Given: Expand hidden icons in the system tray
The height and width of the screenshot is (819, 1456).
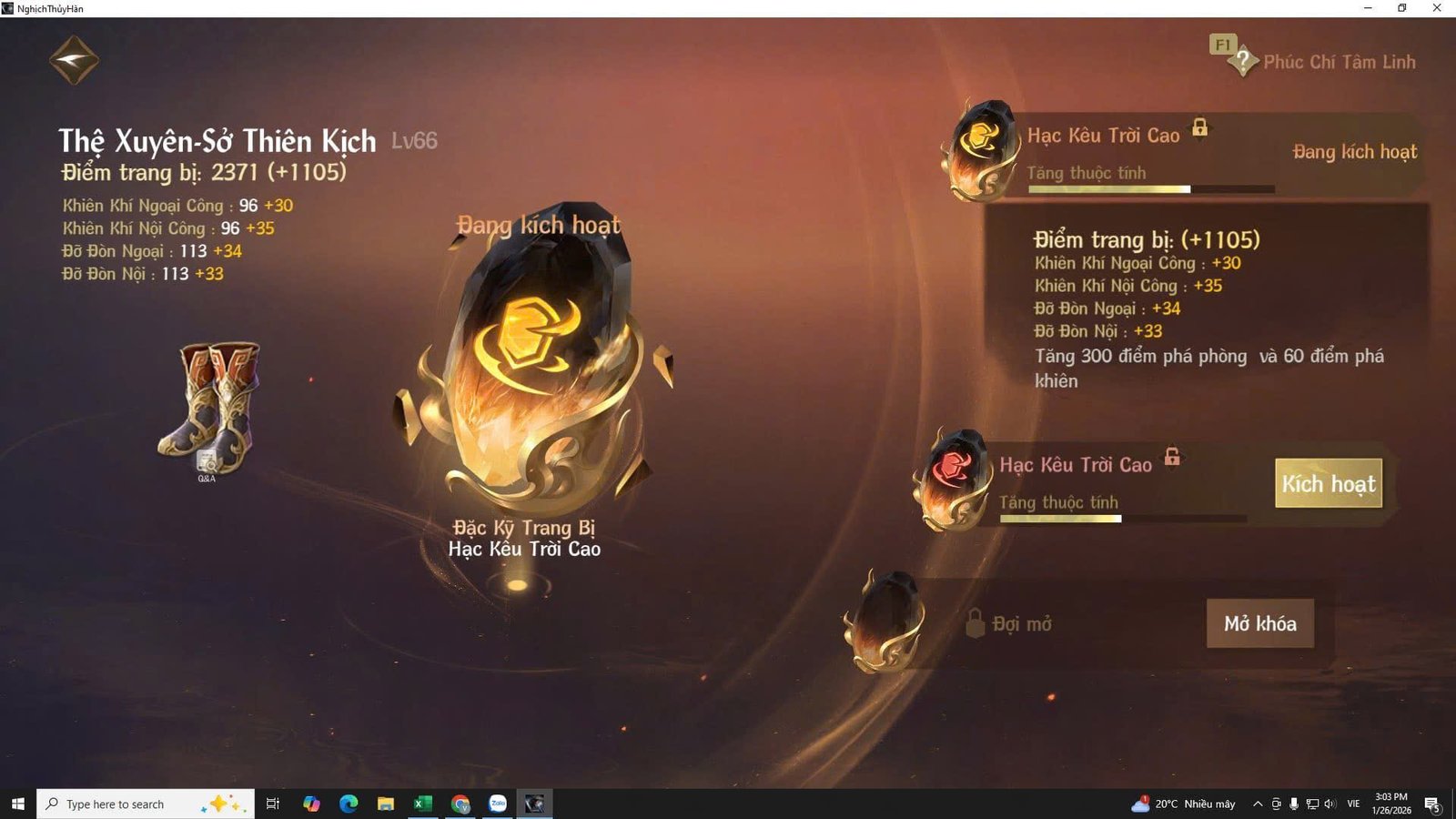Looking at the screenshot, I should pos(1257,804).
